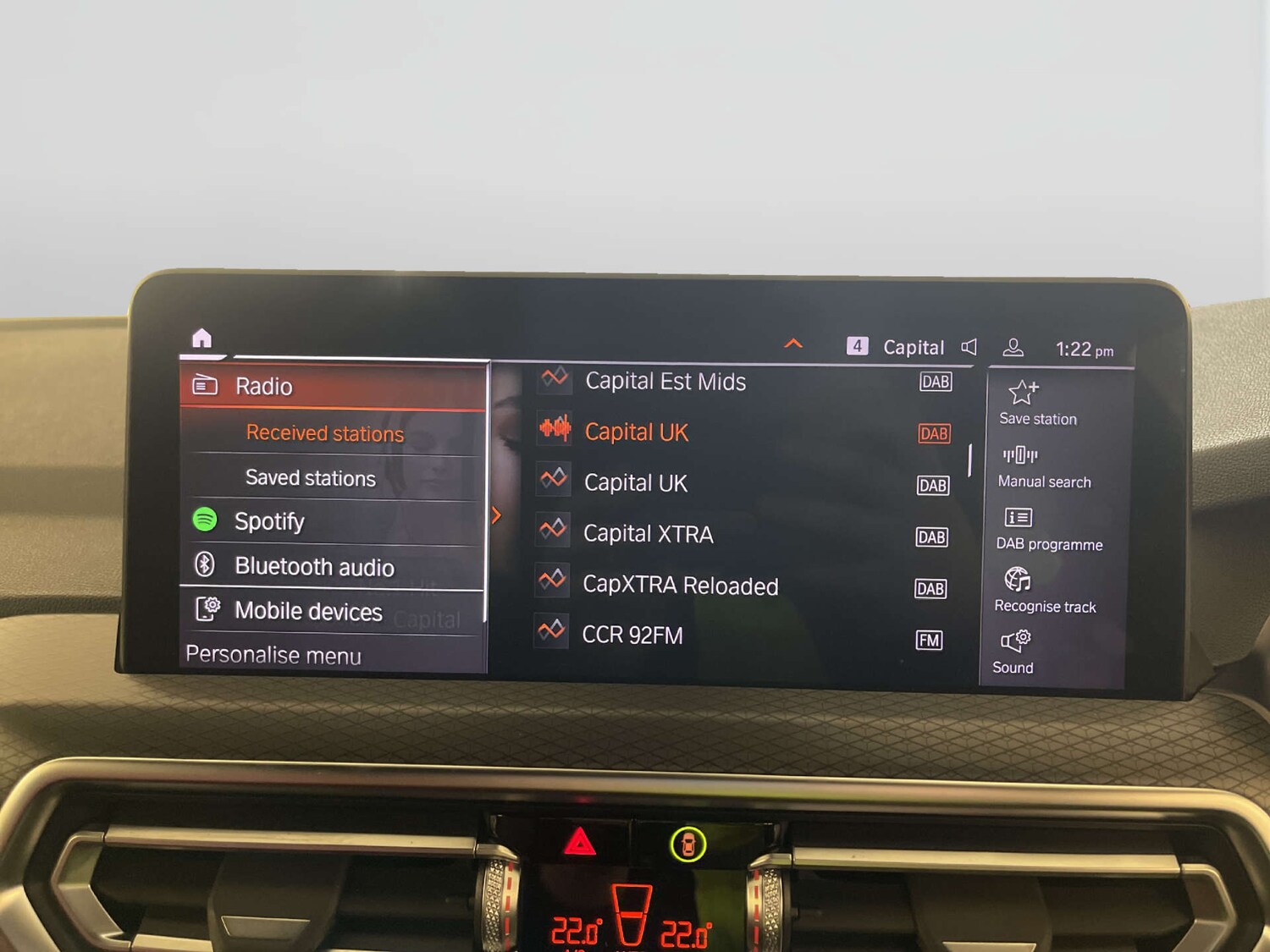Show DAB programme information
This screenshot has width=1270, height=952.
1018,519
